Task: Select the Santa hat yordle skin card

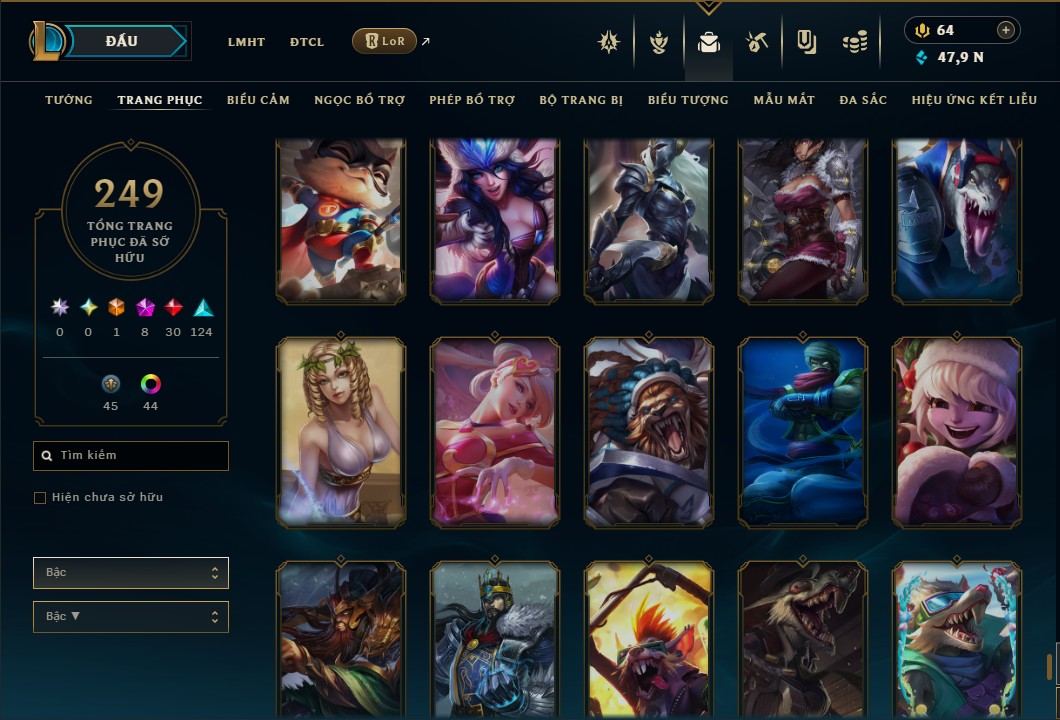Action: 957,432
